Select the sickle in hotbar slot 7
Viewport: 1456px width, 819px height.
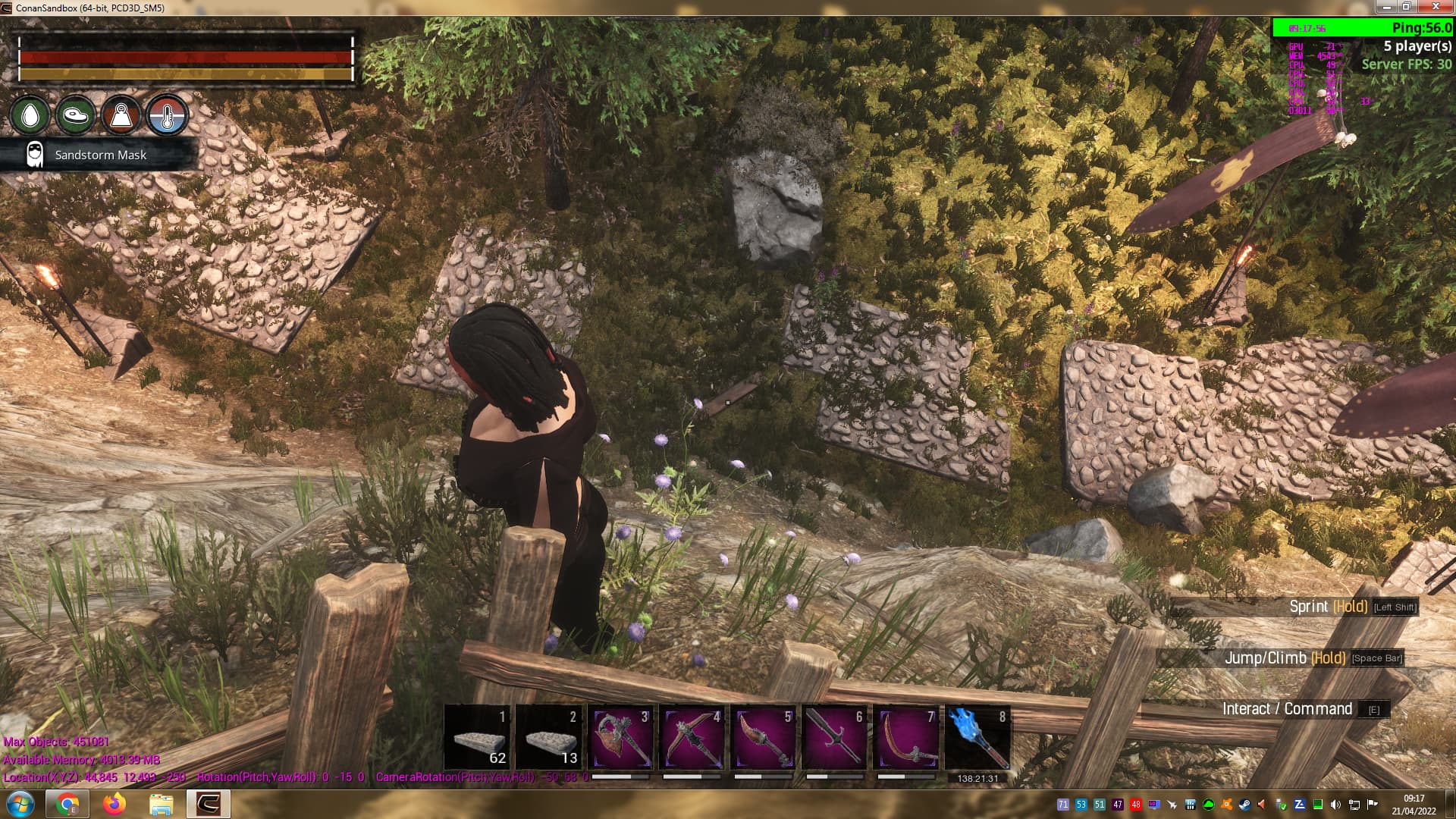pyautogui.click(x=905, y=739)
